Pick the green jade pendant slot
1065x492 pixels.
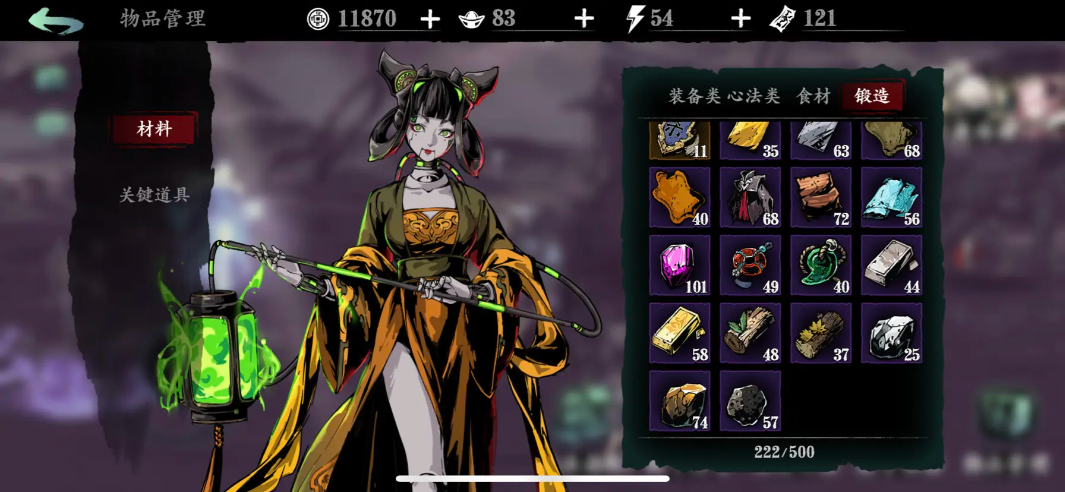click(x=820, y=265)
